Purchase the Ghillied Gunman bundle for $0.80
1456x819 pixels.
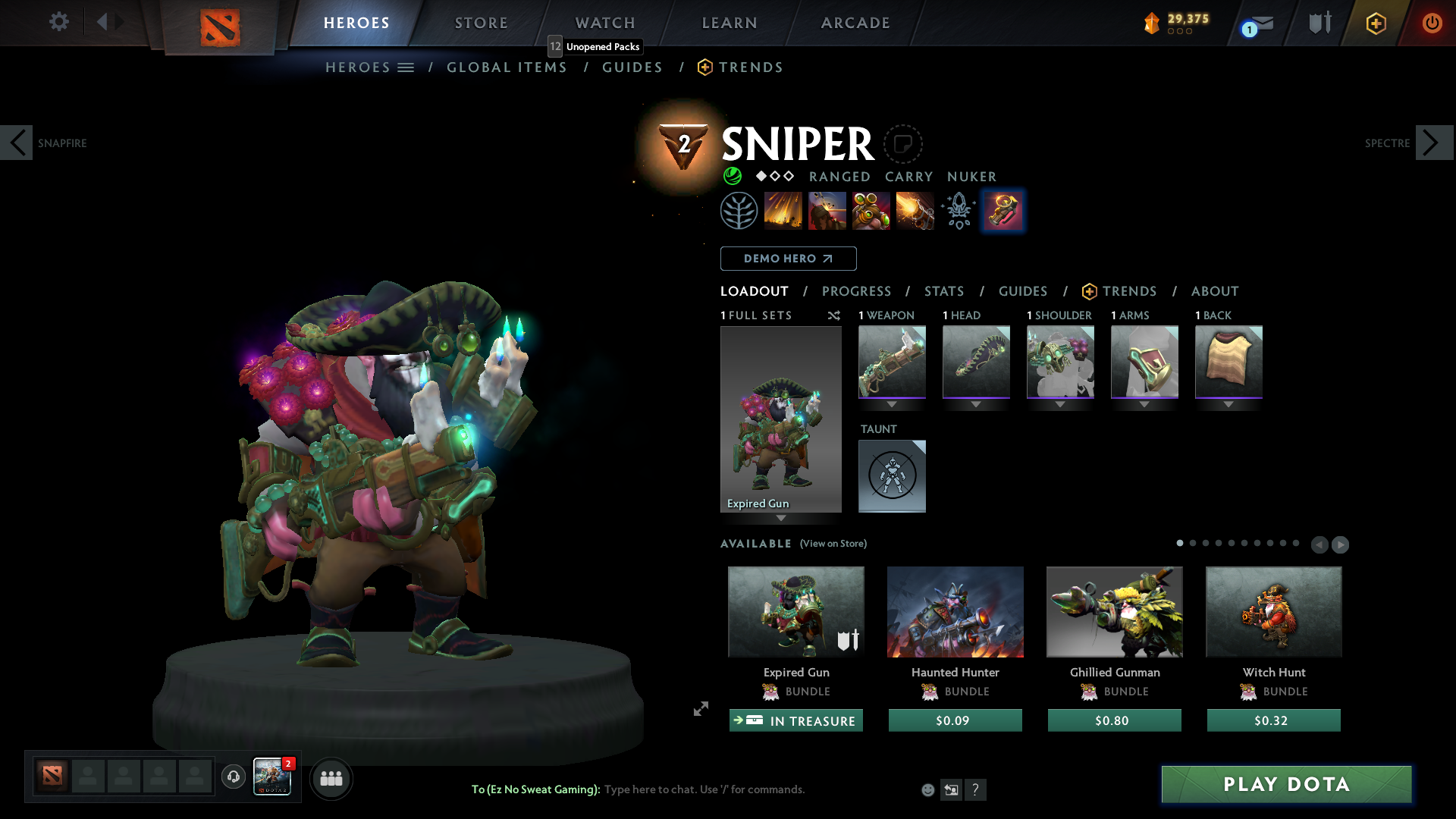(x=1114, y=720)
